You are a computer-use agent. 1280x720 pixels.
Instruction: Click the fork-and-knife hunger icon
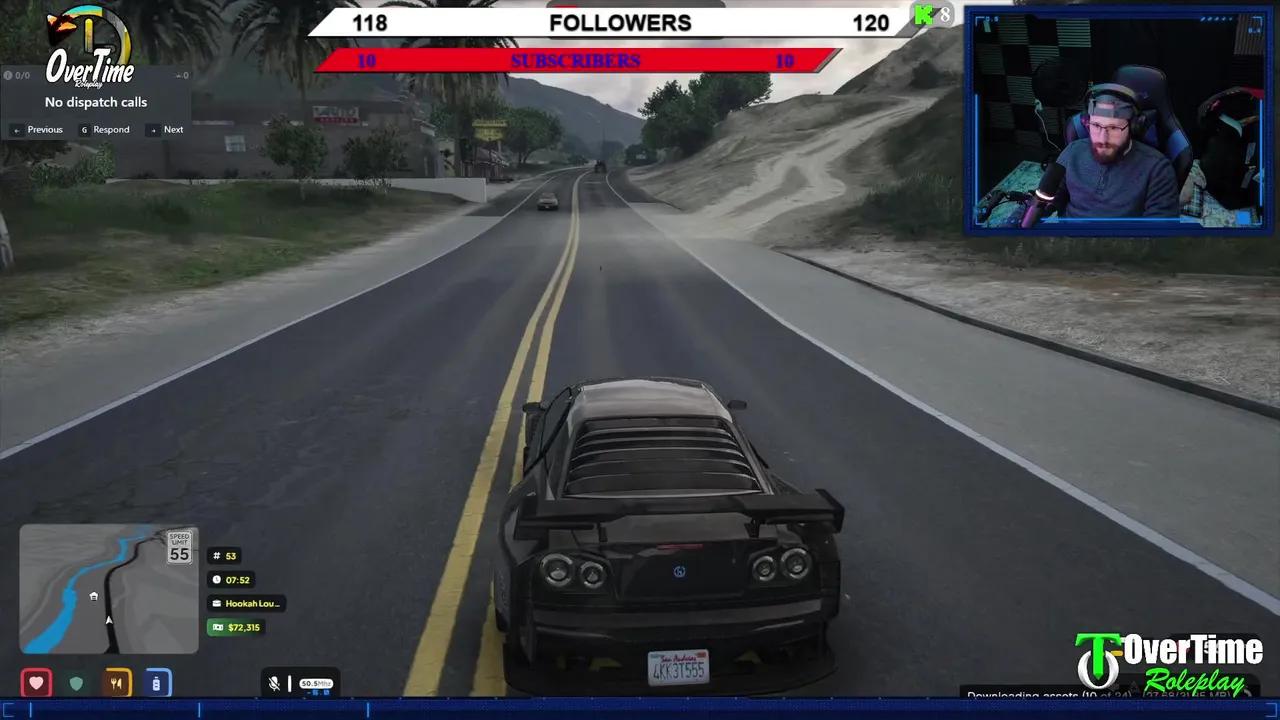[x=116, y=682]
